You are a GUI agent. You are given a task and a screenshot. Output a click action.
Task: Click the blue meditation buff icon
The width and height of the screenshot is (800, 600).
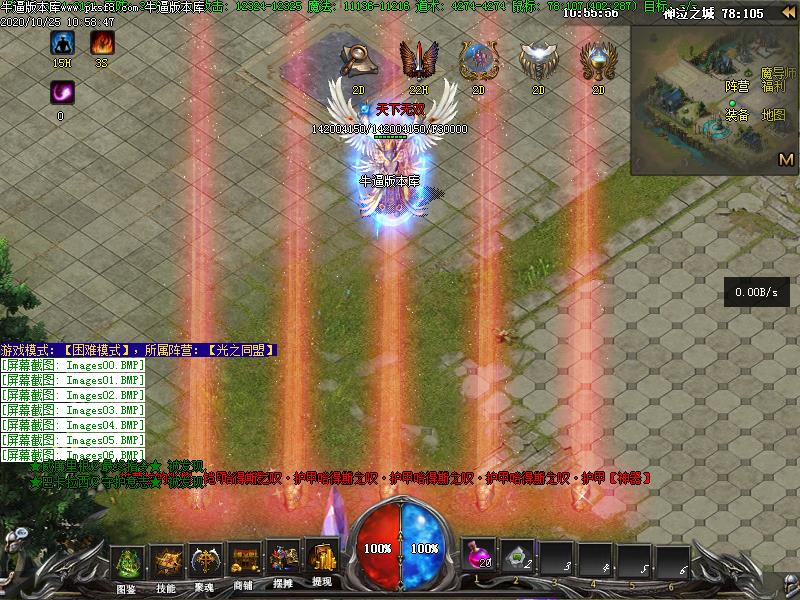coord(63,43)
